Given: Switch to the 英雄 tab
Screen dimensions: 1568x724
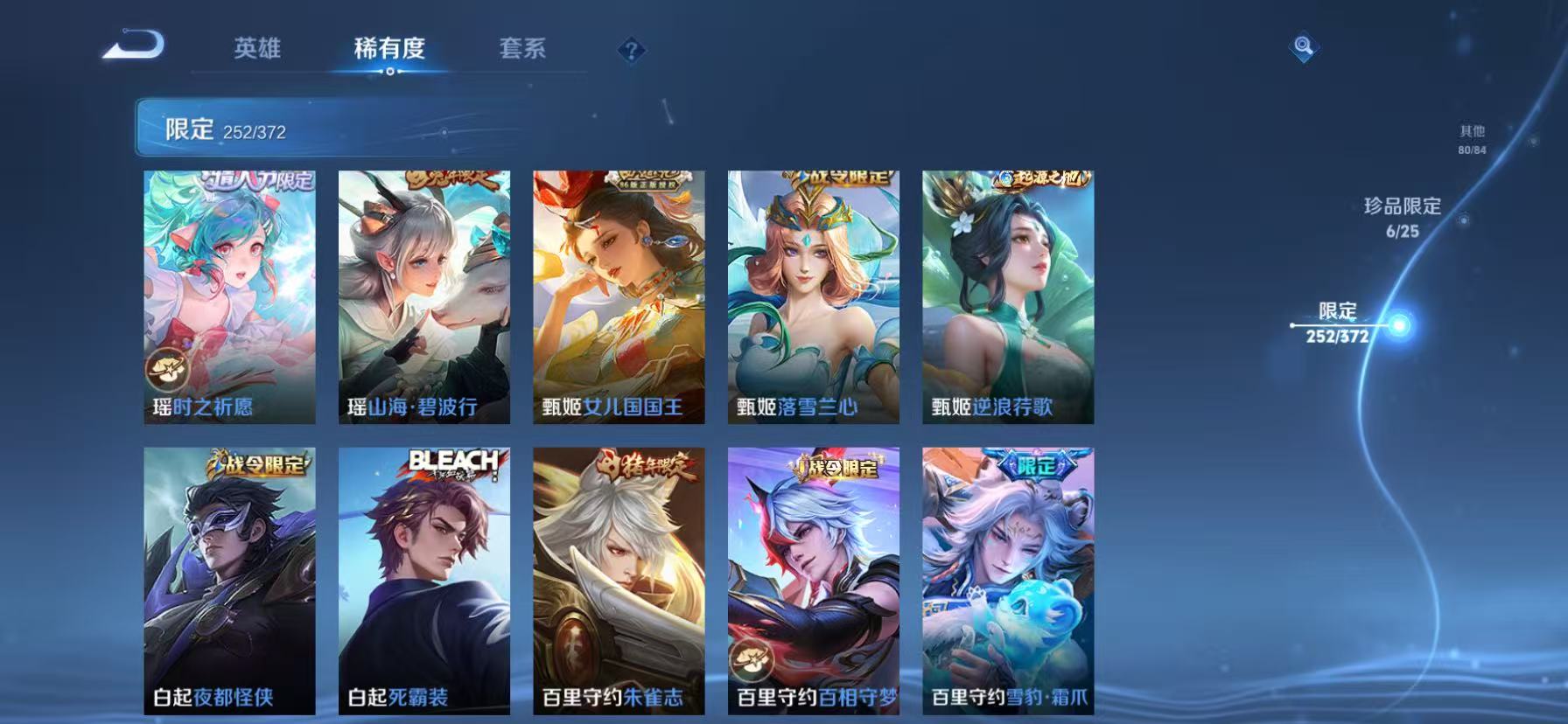Looking at the screenshot, I should pos(257,50).
